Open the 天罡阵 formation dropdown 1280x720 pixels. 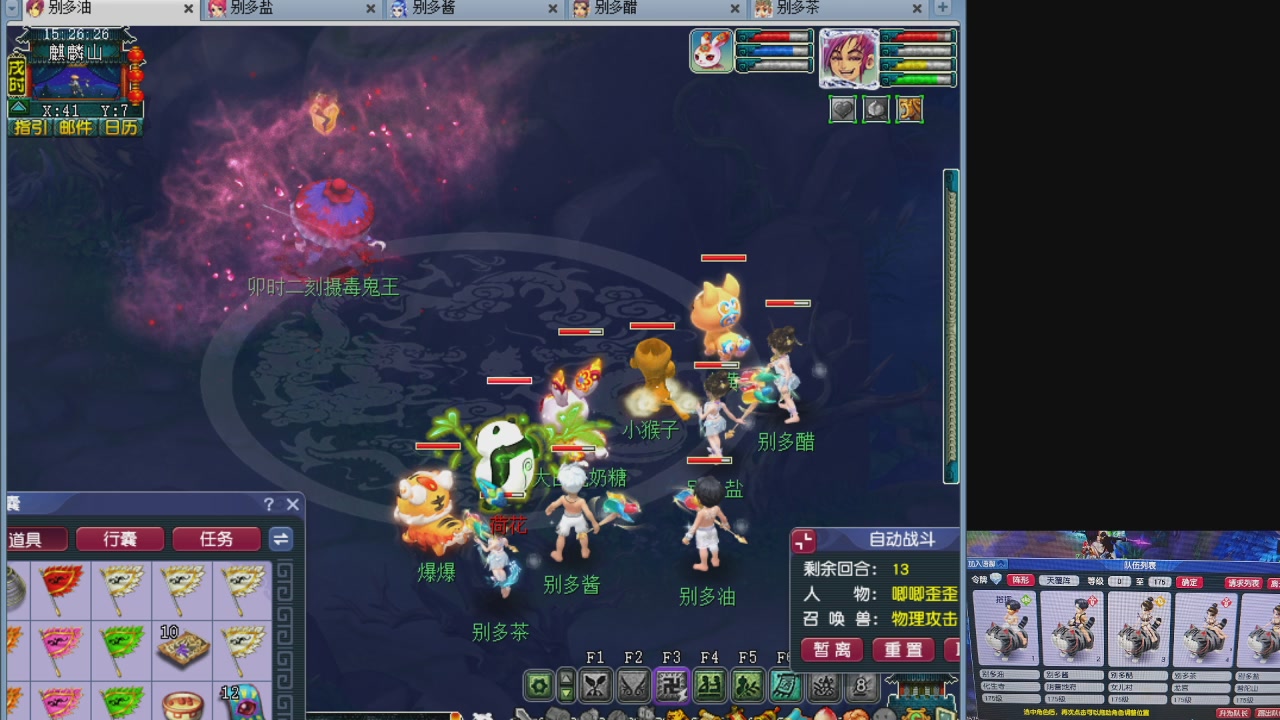1059,580
